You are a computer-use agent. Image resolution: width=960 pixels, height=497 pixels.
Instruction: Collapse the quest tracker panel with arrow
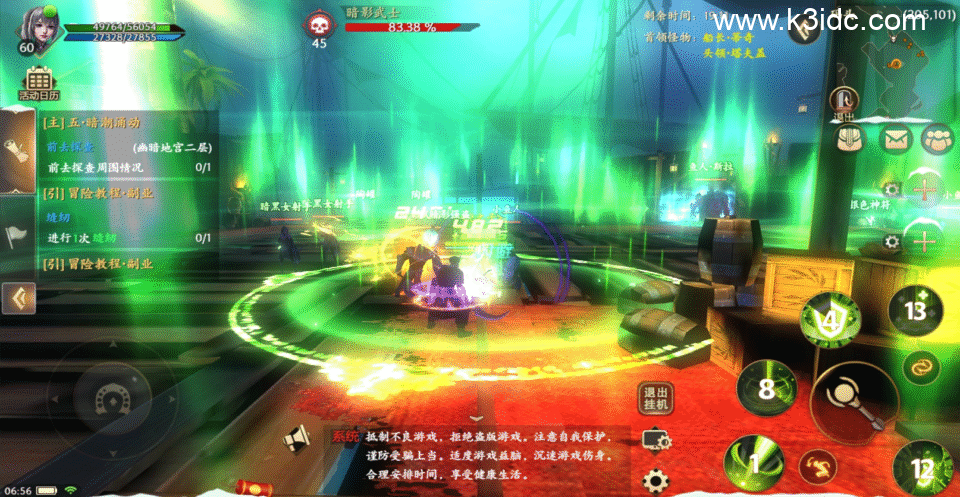(19, 297)
